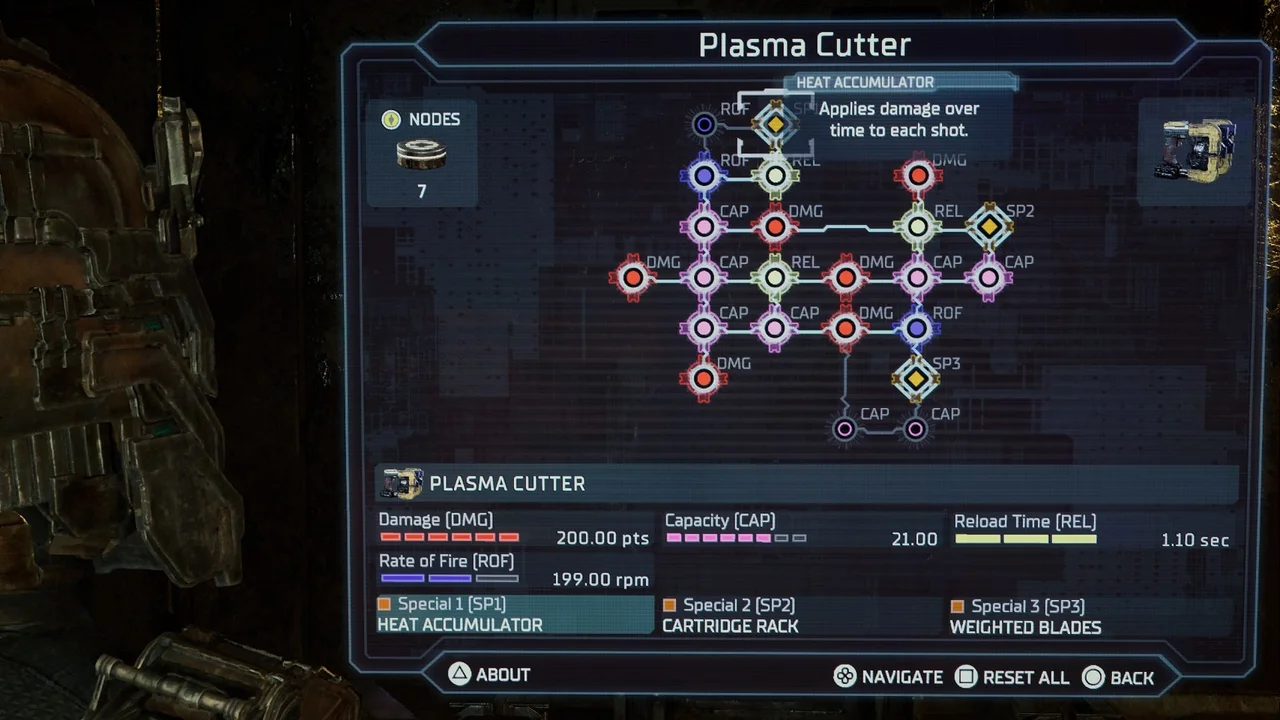Select the pale yellow REL node beside SP2

[x=917, y=226]
